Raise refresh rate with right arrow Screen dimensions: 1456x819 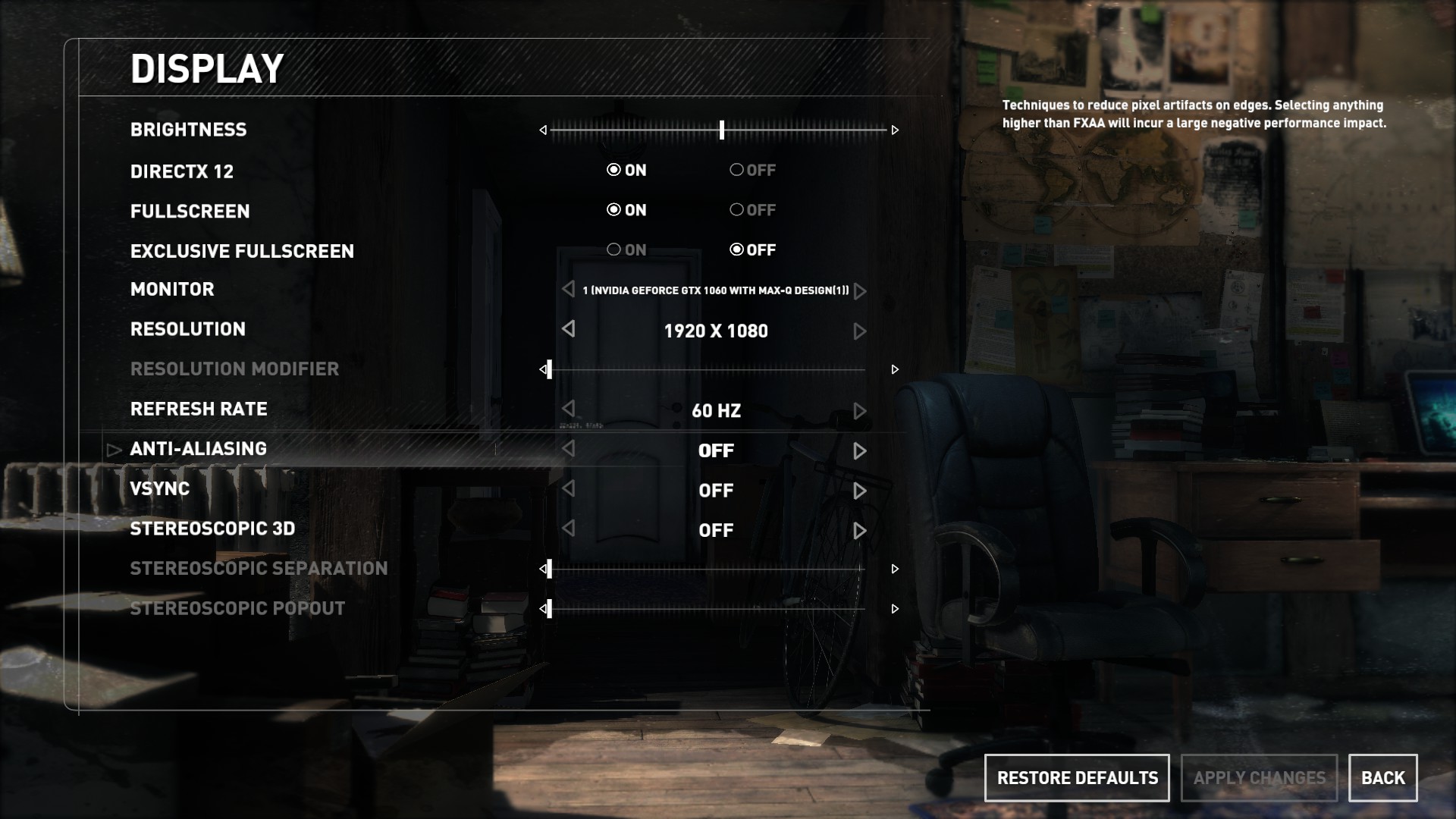(859, 411)
